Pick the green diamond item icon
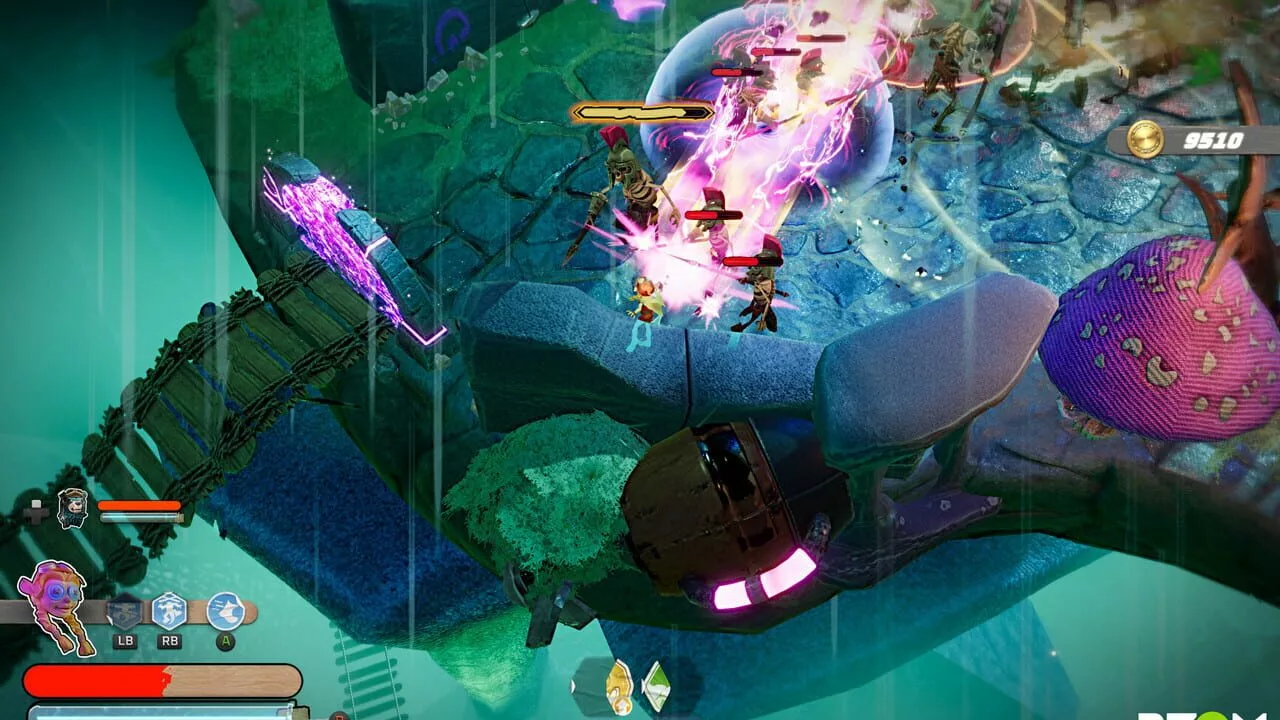Screen dimensions: 1280x720 [x=655, y=684]
